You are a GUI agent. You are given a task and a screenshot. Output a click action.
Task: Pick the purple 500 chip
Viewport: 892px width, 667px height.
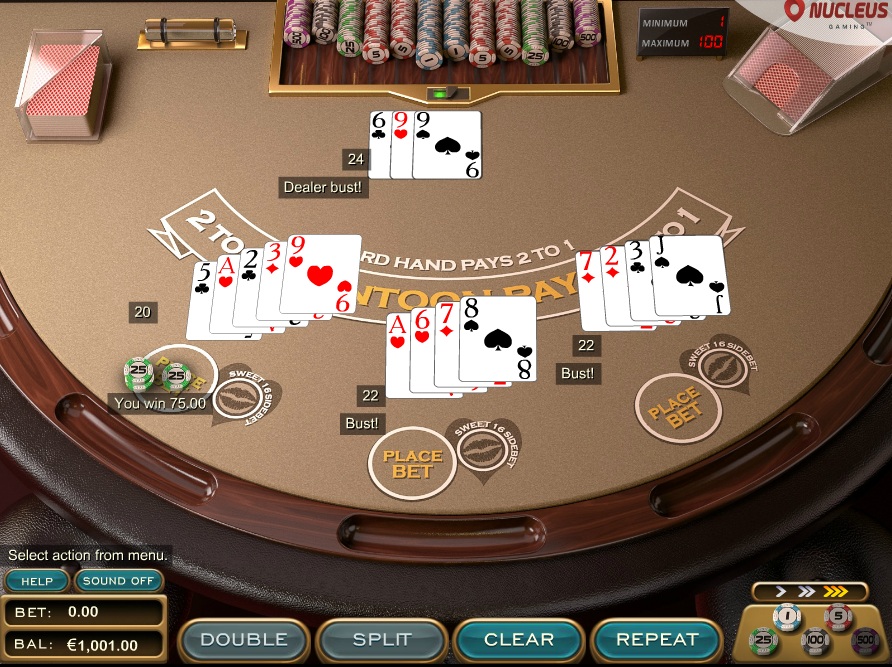(x=864, y=639)
